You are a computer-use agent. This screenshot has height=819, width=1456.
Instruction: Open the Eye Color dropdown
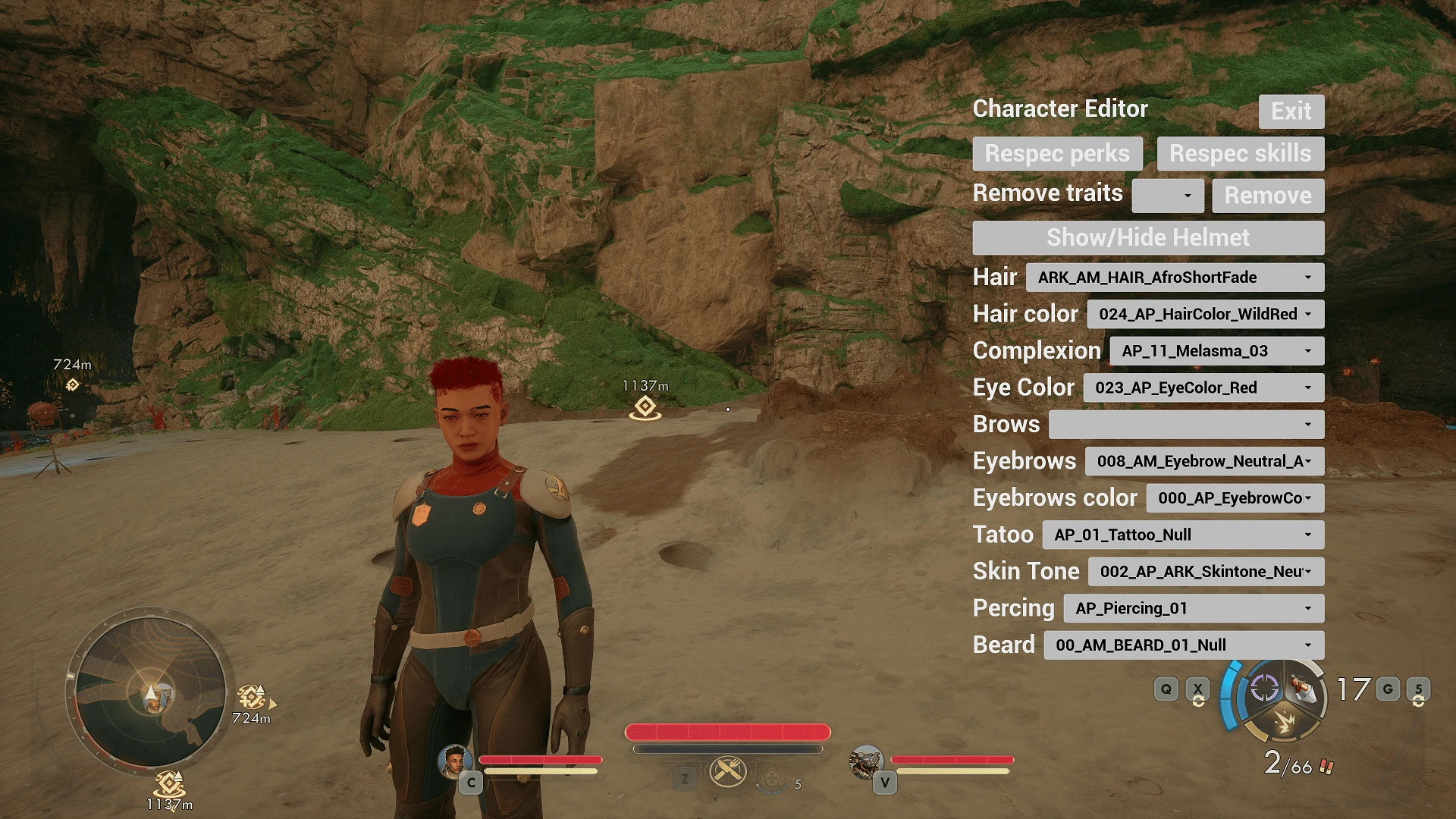pos(1204,388)
